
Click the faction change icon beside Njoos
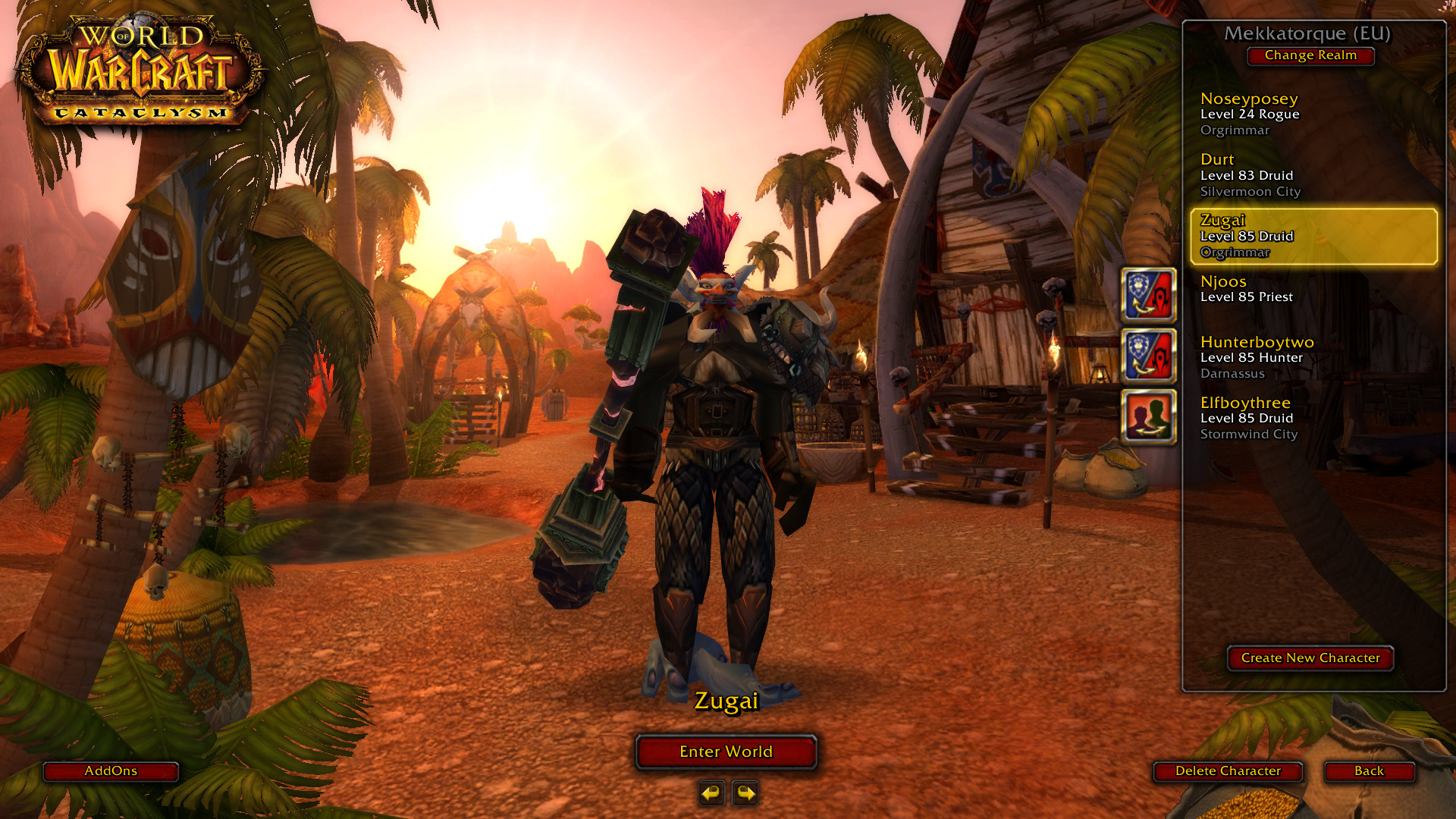pyautogui.click(x=1148, y=295)
